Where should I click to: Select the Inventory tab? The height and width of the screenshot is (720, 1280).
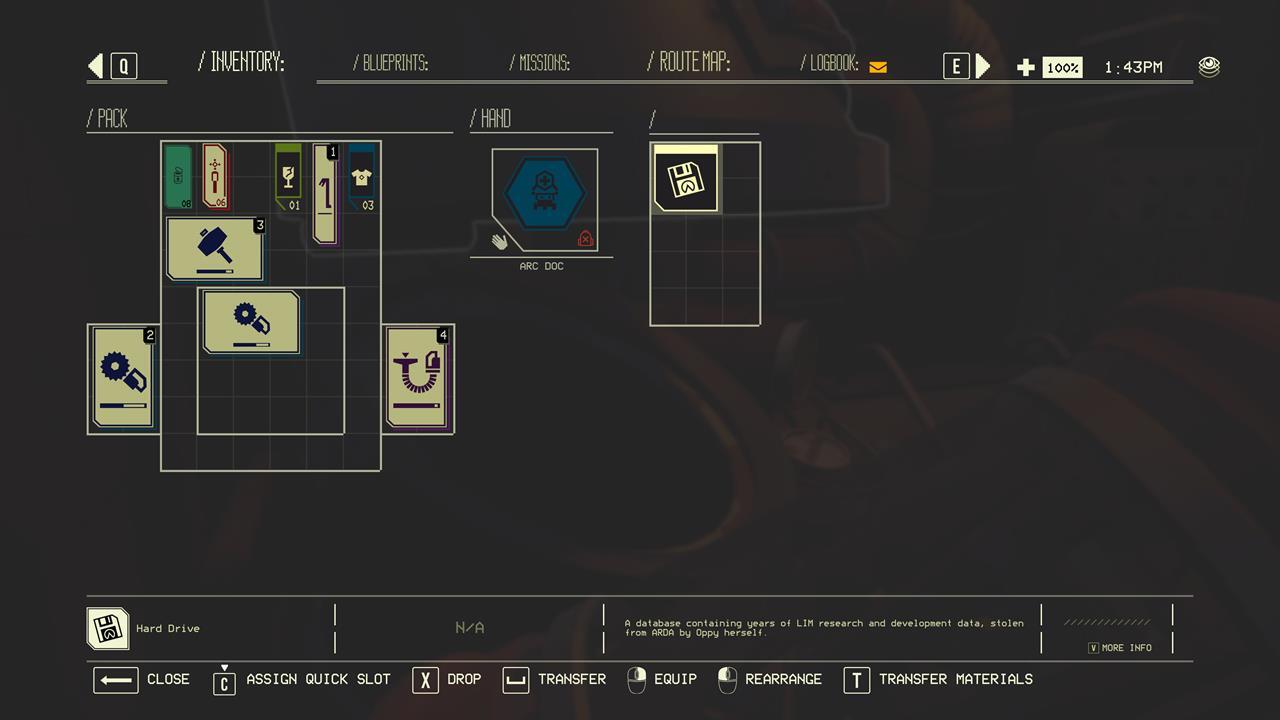(x=242, y=63)
